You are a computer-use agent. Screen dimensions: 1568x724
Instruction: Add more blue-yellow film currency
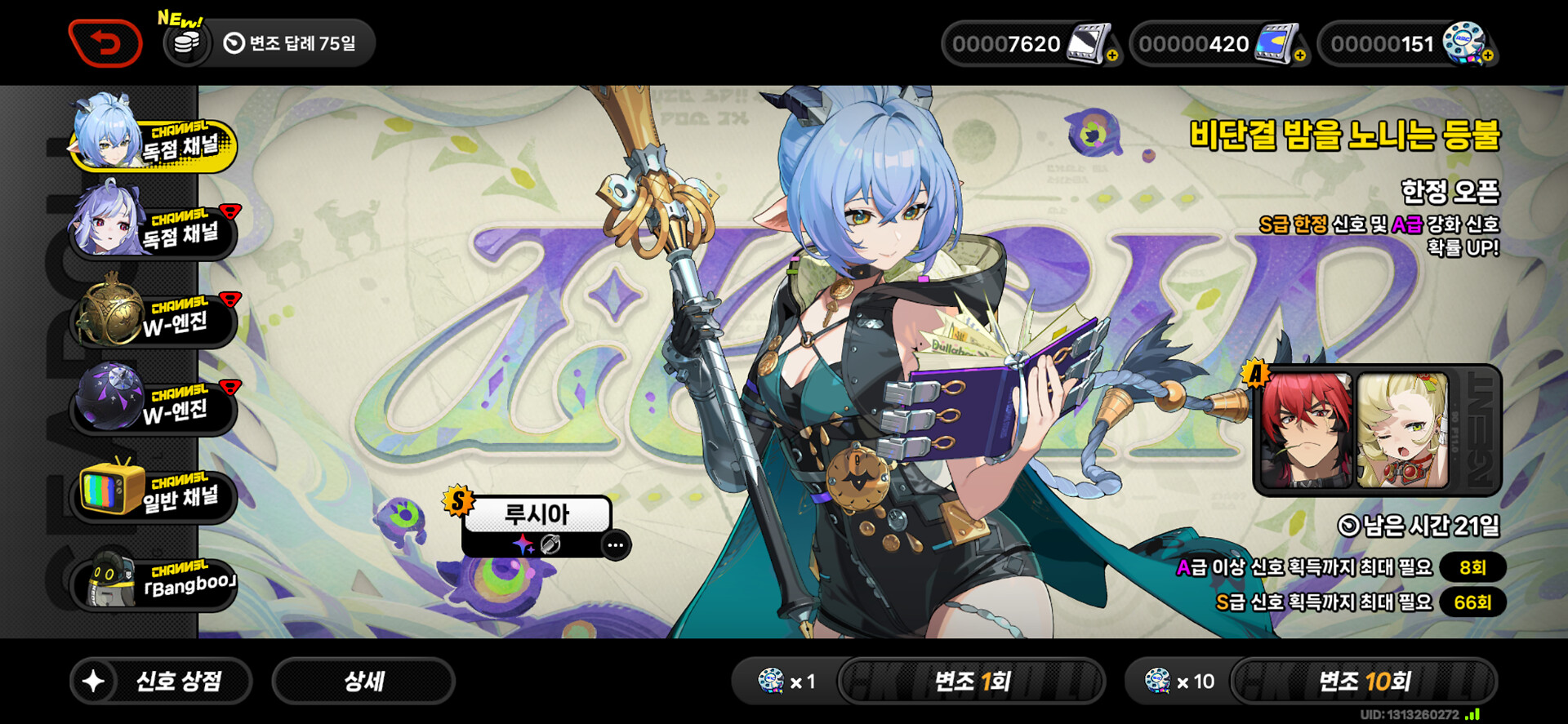click(1300, 56)
